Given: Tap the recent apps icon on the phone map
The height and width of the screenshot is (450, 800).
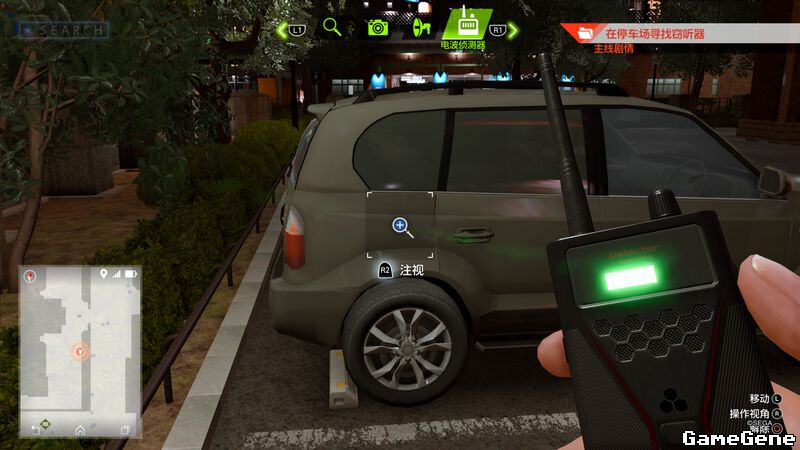Looking at the screenshot, I should 124,429.
